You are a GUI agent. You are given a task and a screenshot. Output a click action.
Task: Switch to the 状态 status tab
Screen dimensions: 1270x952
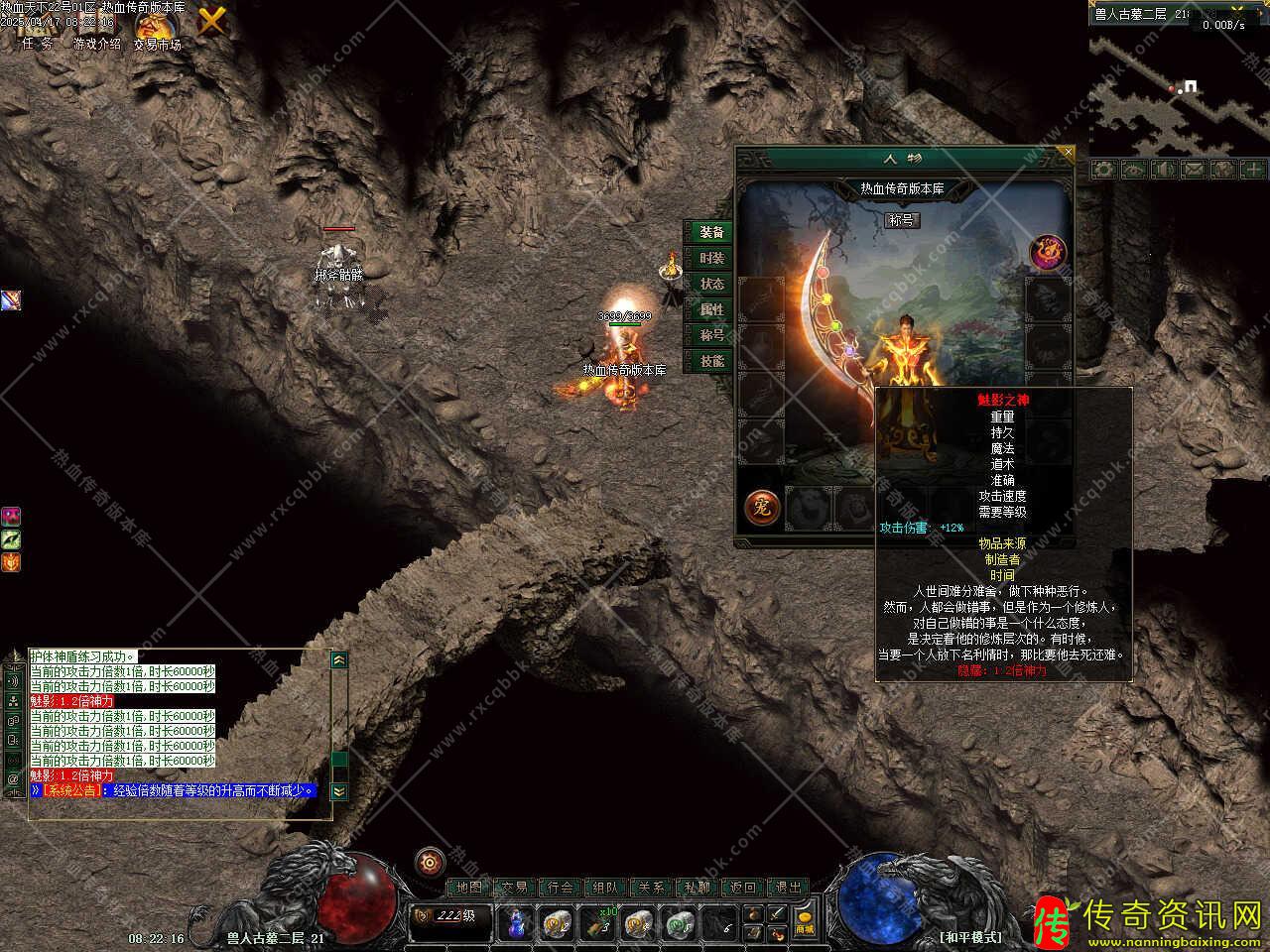coord(711,284)
